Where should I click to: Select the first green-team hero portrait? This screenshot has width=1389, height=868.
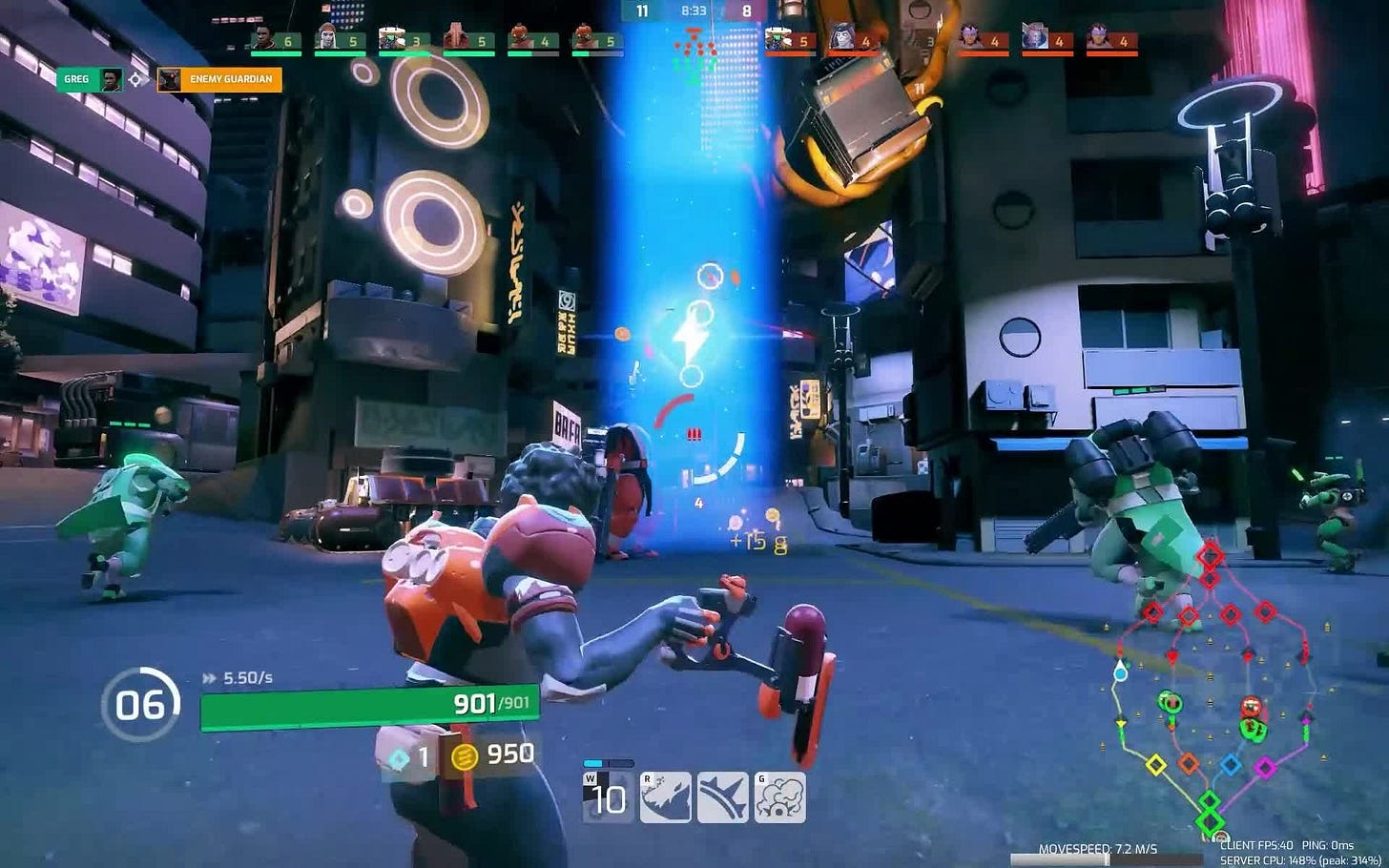tap(264, 39)
